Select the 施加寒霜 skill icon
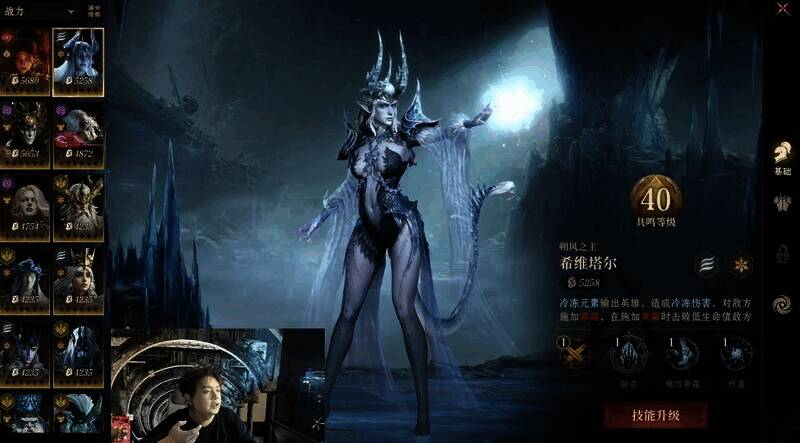Image resolution: width=800 pixels, height=443 pixels. click(682, 354)
